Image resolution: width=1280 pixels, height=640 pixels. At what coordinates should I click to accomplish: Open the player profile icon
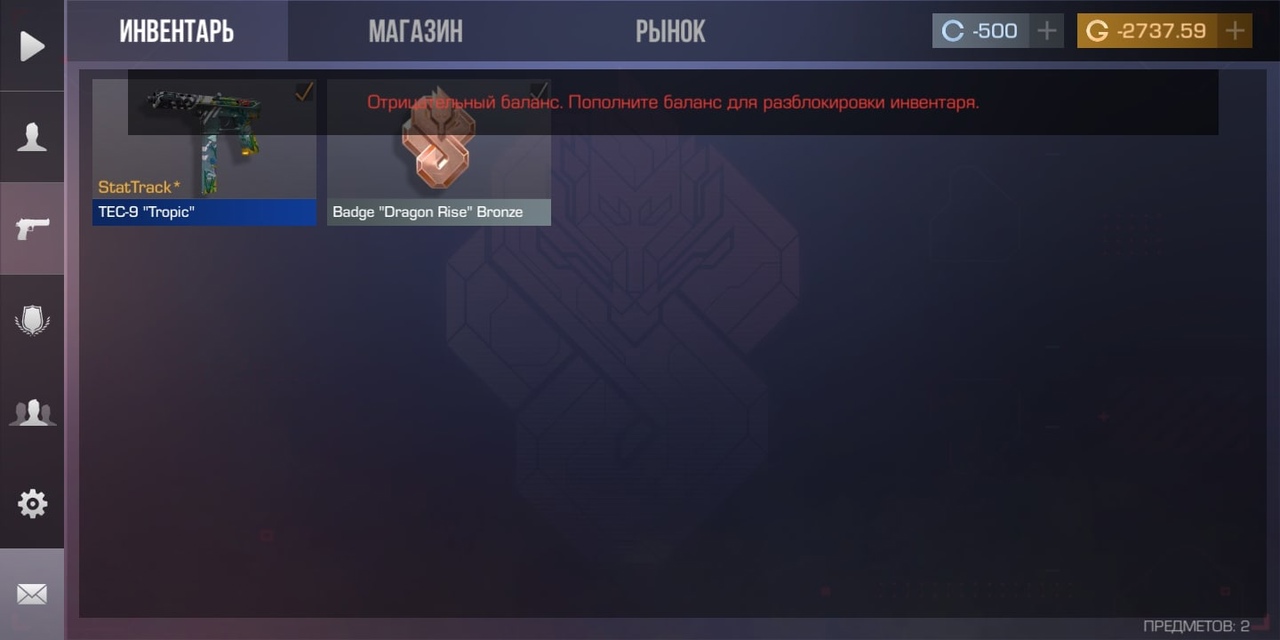[32, 137]
